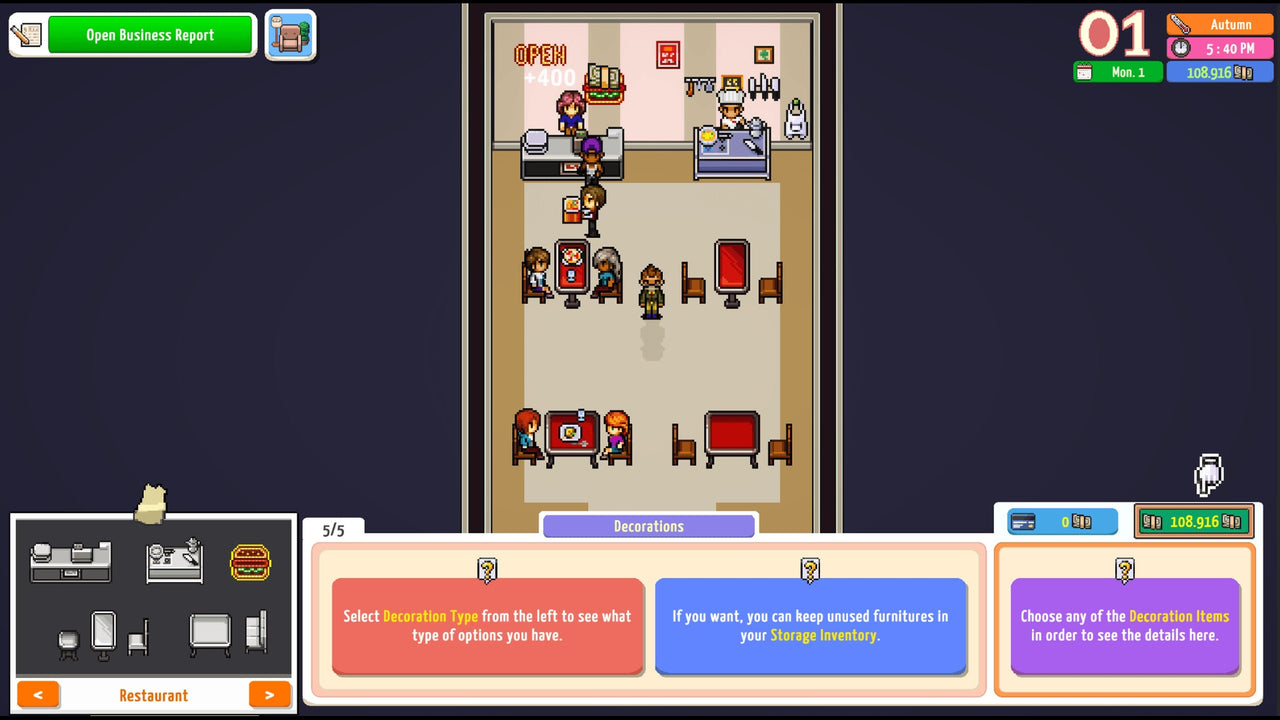Click the question mark on the purple tooltip card
Screen dimensions: 1280x720
[x=1124, y=570]
